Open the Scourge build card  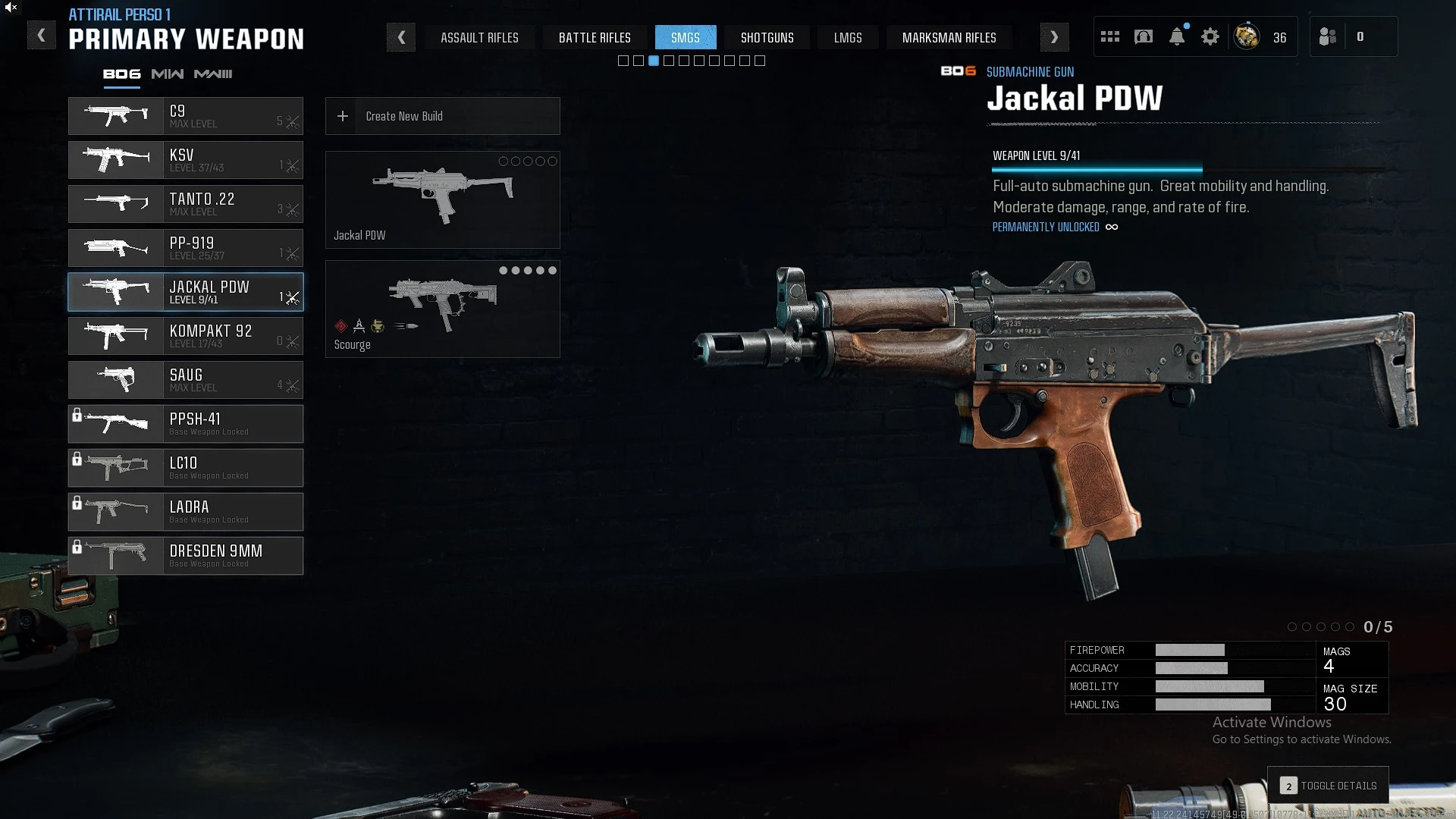pos(443,309)
